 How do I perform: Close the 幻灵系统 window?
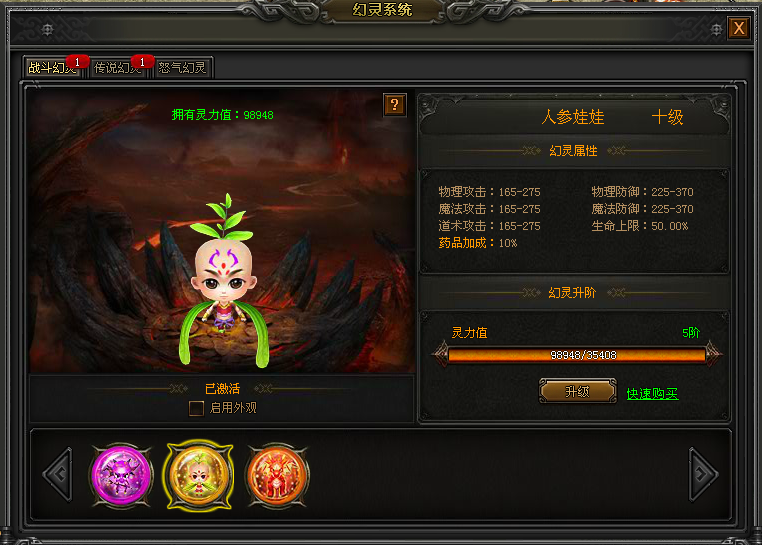click(739, 28)
